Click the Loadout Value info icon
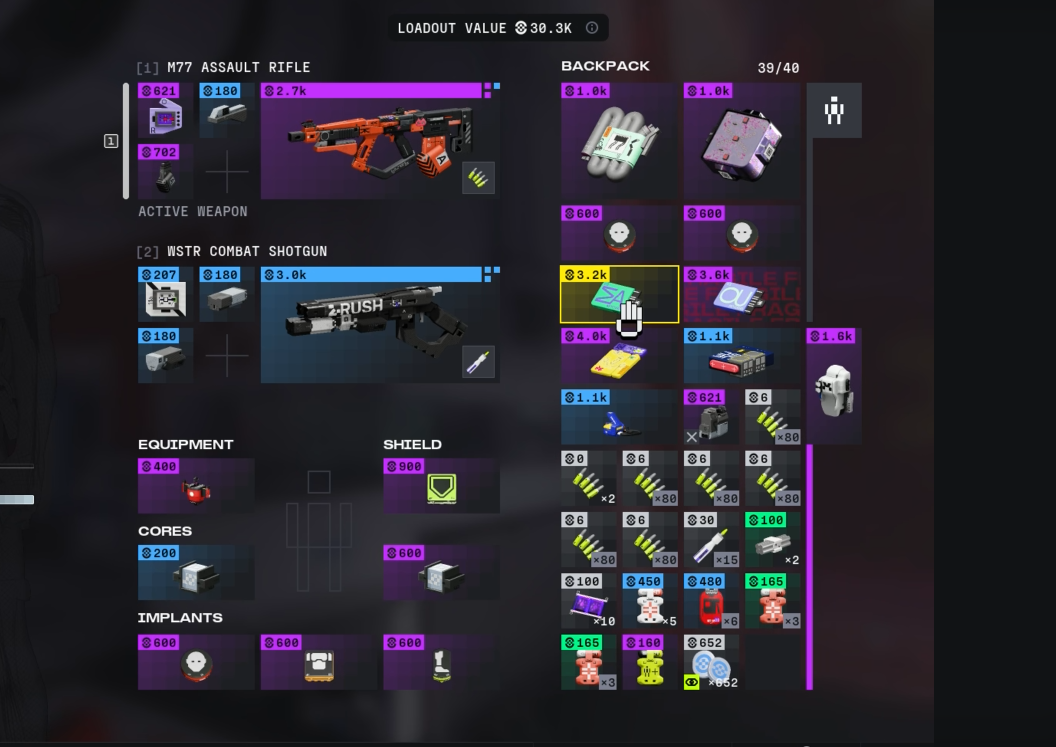The height and width of the screenshot is (747, 1056). coord(592,28)
